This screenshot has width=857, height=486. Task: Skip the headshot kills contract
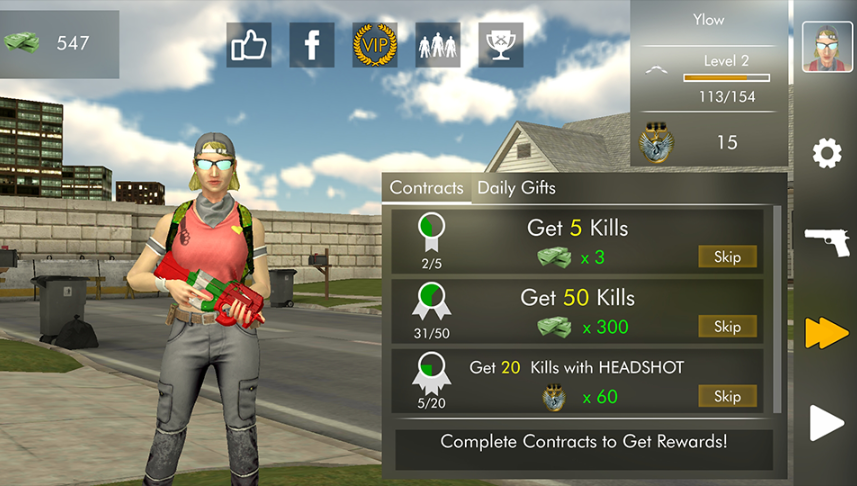pyautogui.click(x=727, y=396)
